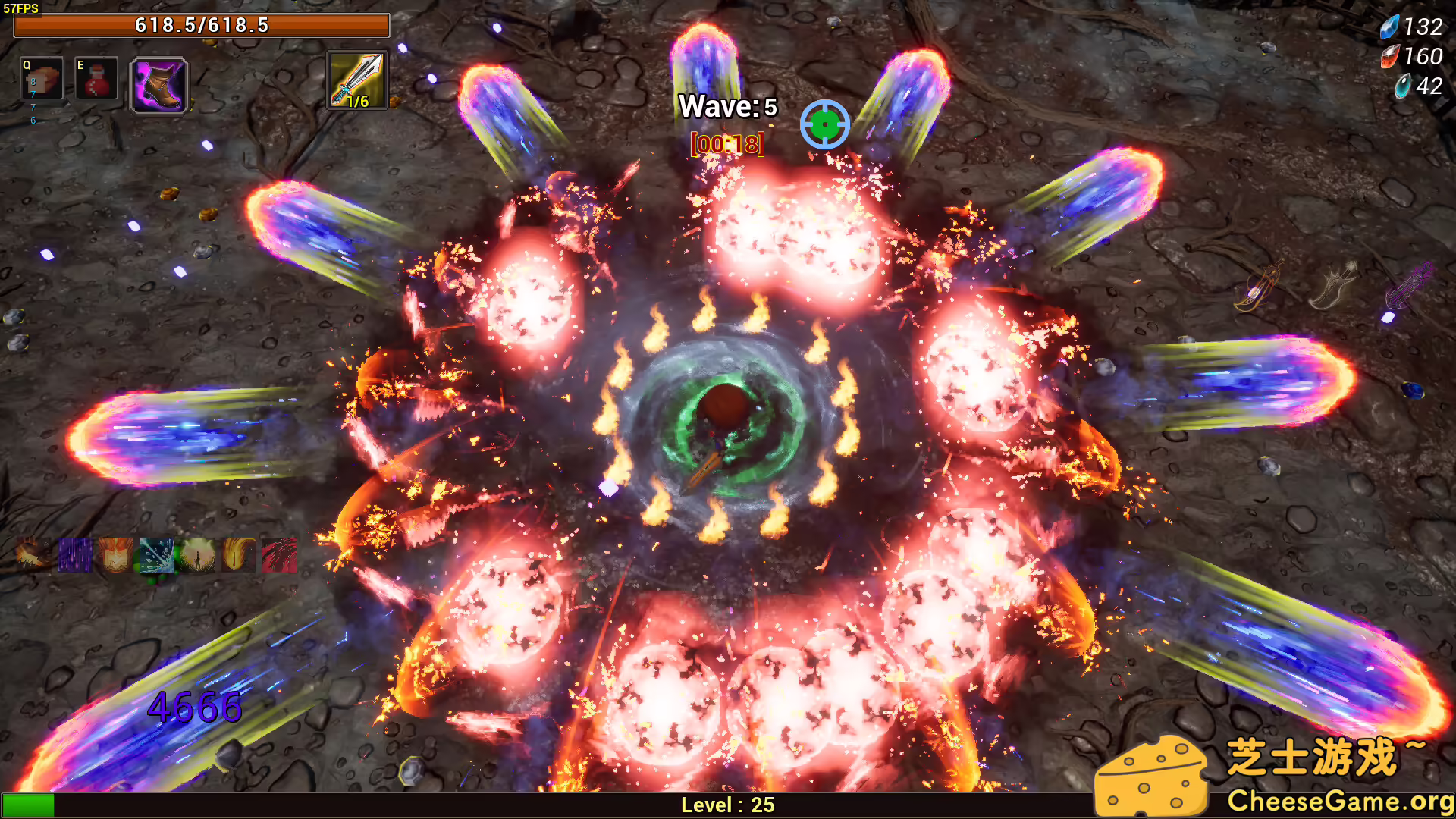Click the green targeting reticle near Wave 5
This screenshot has width=1456, height=819.
826,124
